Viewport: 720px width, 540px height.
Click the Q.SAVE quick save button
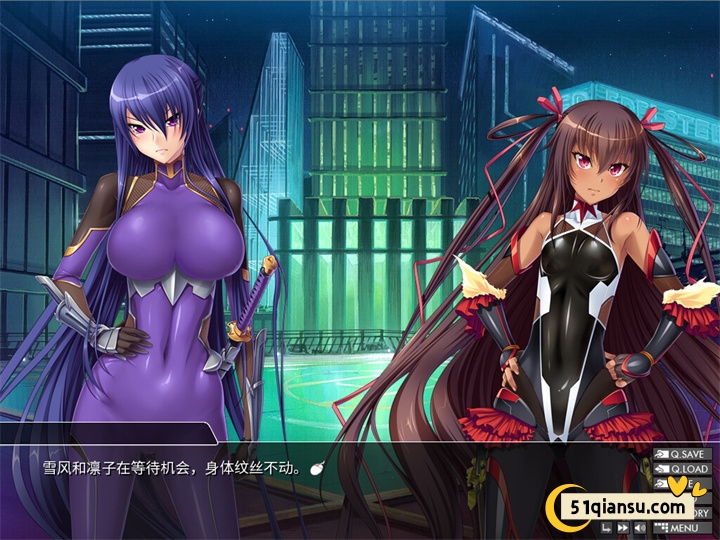(683, 454)
